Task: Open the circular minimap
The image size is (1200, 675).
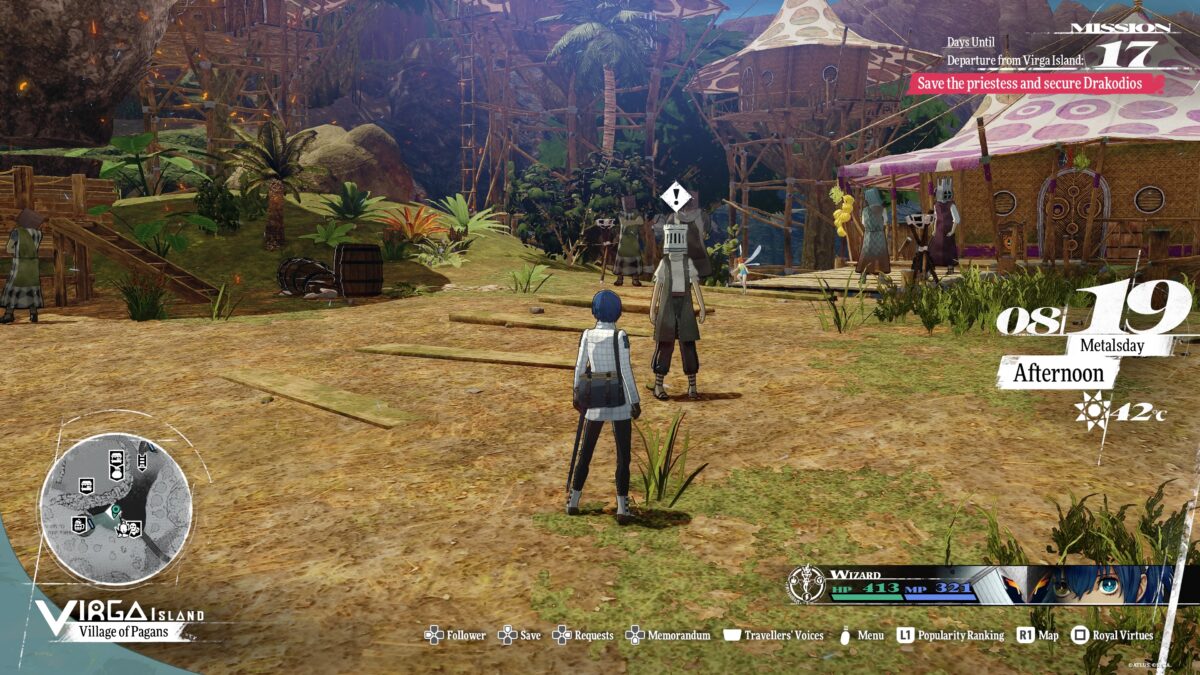Action: (x=116, y=508)
